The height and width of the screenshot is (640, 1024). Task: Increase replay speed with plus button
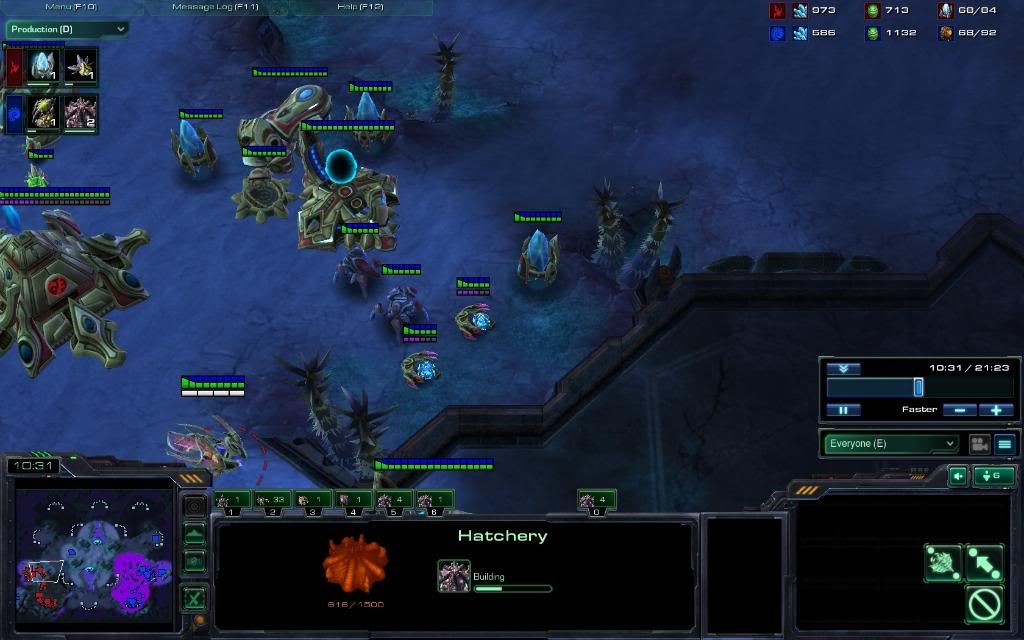(996, 410)
